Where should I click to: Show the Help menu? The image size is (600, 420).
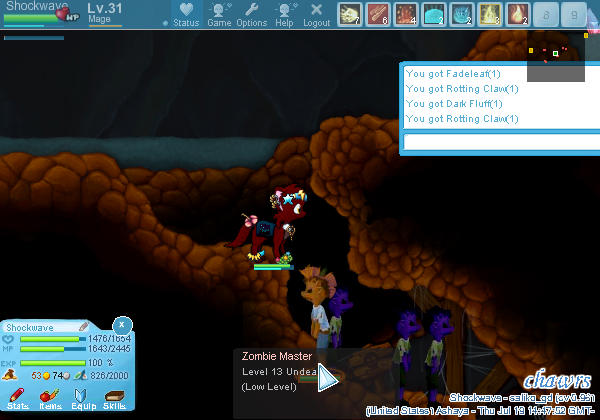[x=285, y=13]
